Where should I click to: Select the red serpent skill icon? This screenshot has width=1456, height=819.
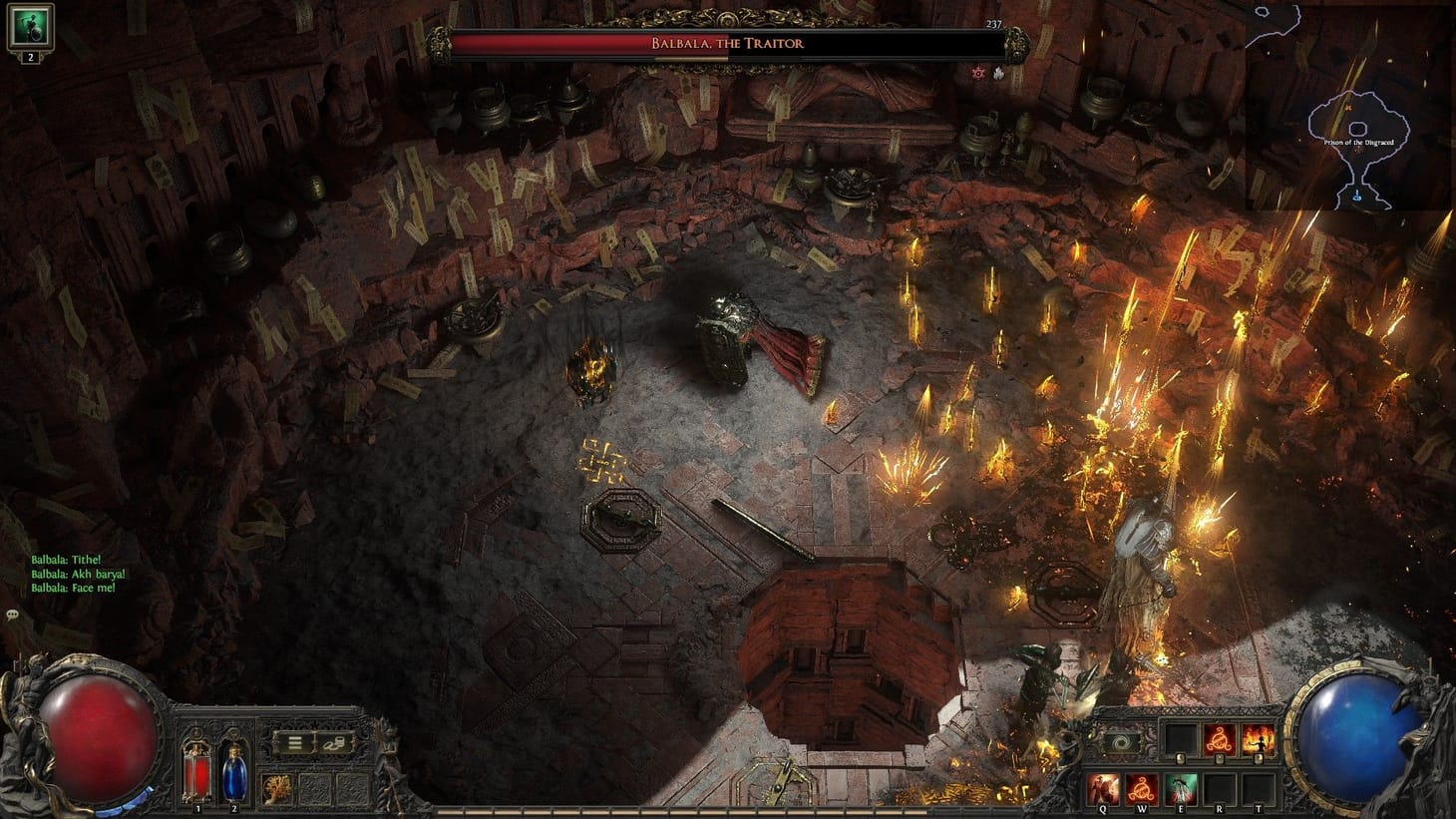tap(1219, 738)
